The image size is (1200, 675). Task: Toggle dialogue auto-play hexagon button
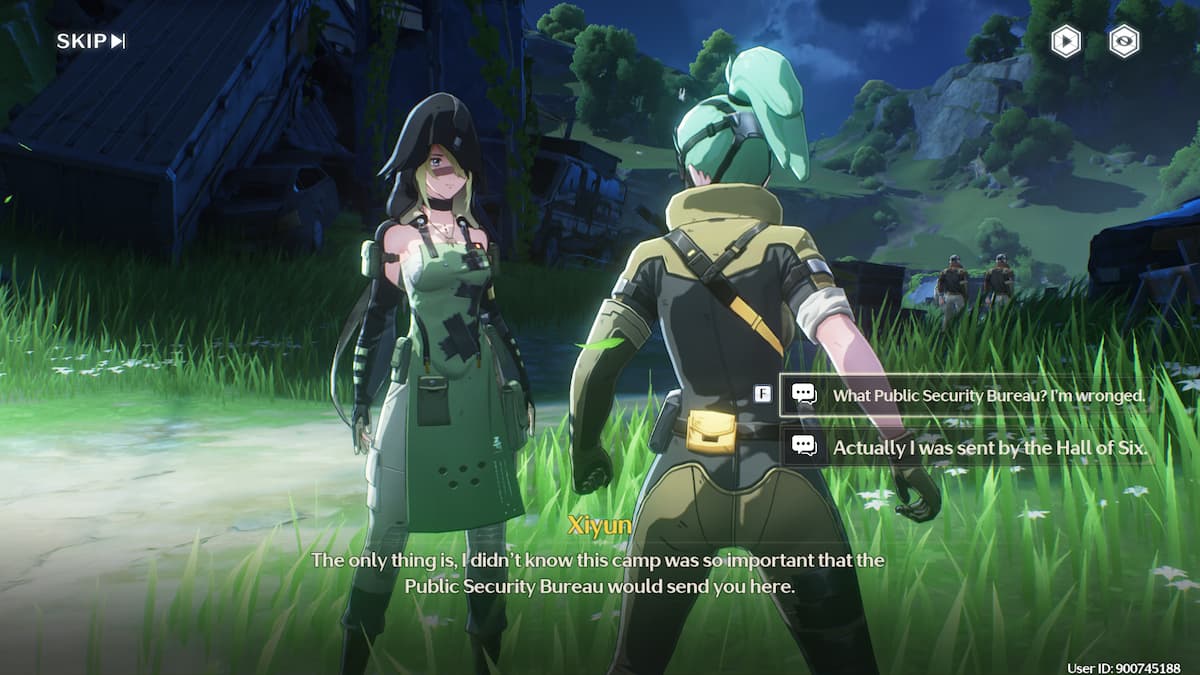pyautogui.click(x=1066, y=41)
